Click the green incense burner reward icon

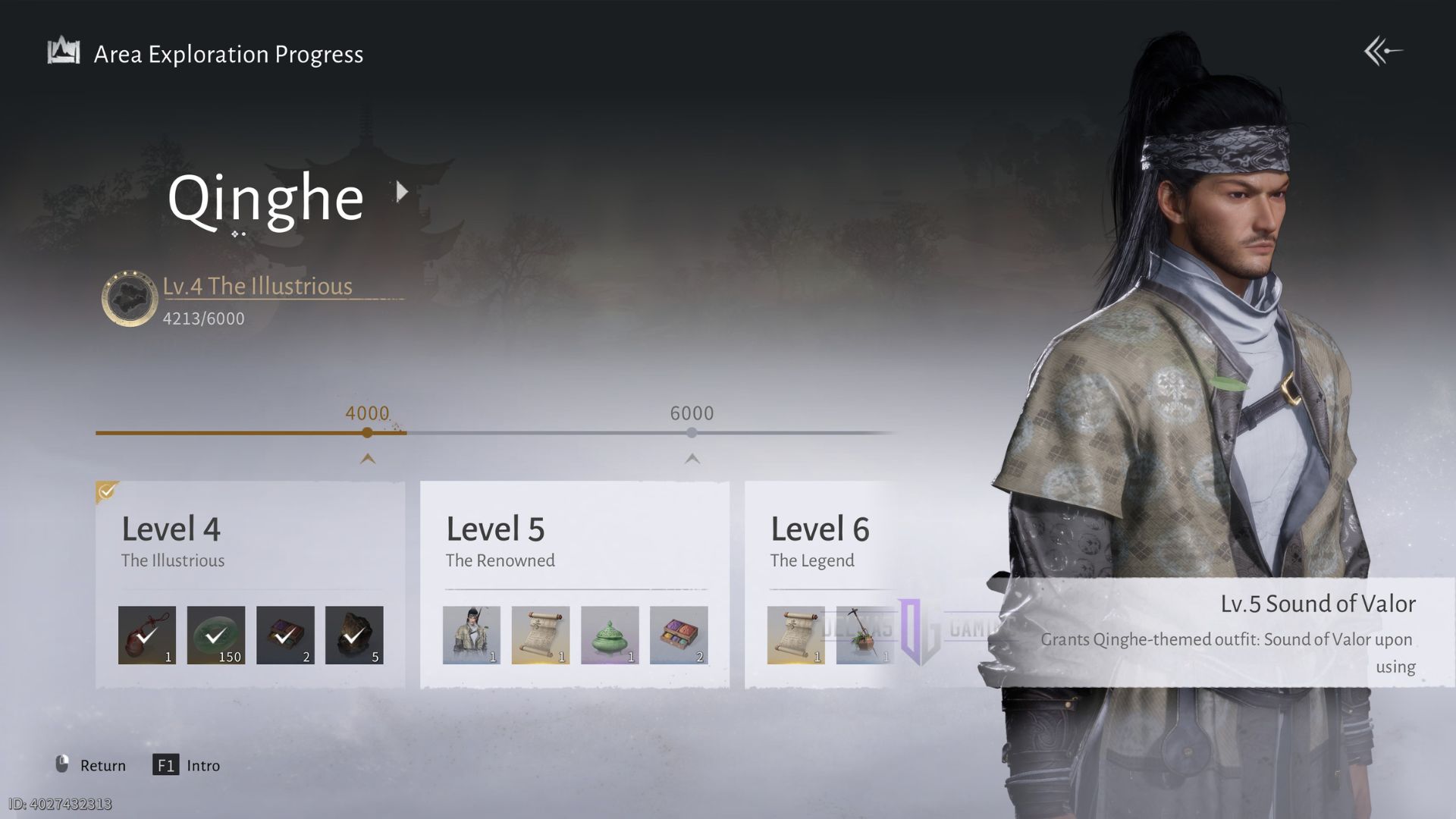coord(609,635)
